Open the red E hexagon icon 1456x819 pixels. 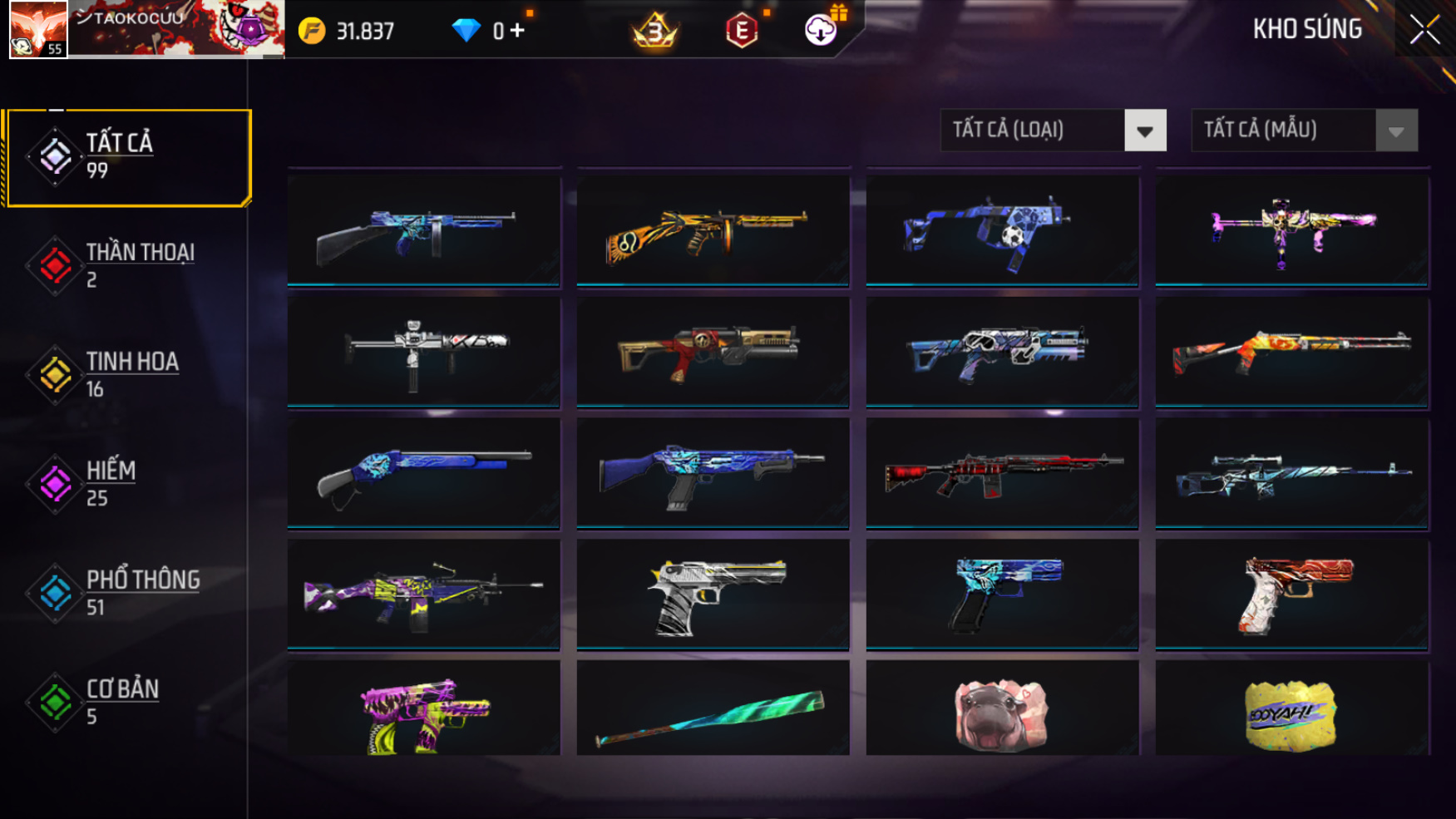click(741, 31)
